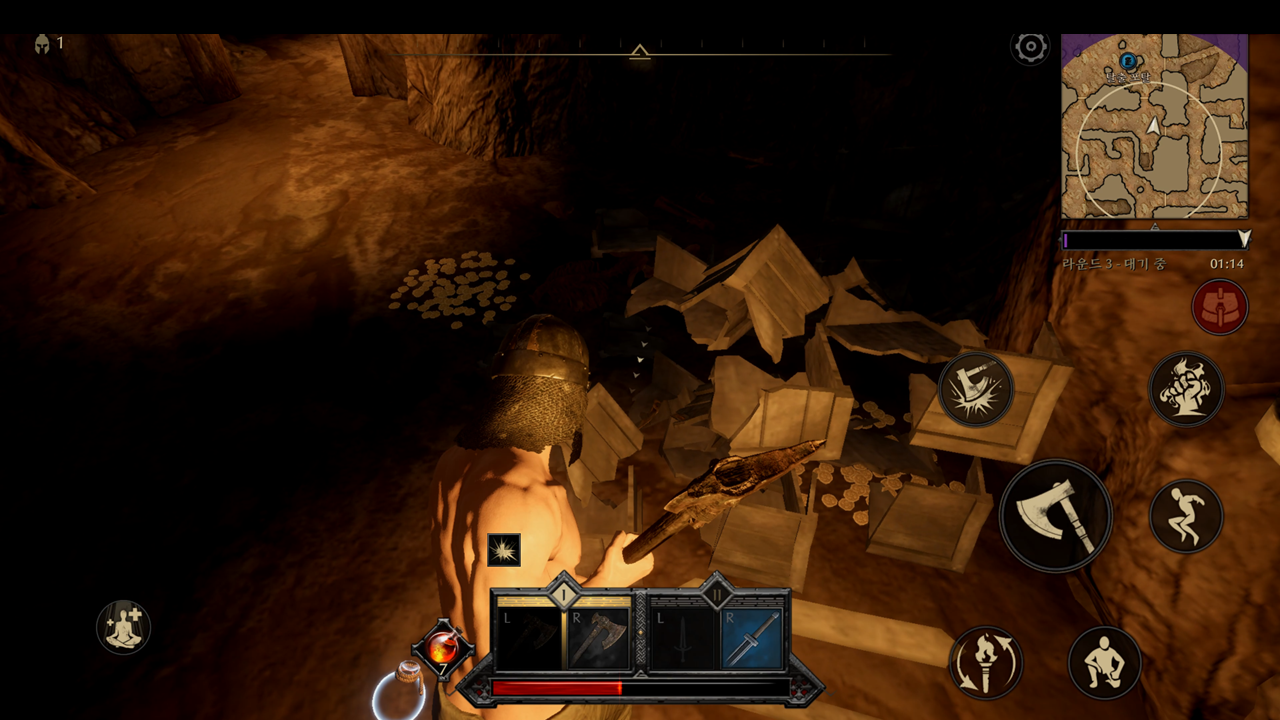Select the right-hand axe weapon slot
The height and width of the screenshot is (720, 1280).
point(599,638)
